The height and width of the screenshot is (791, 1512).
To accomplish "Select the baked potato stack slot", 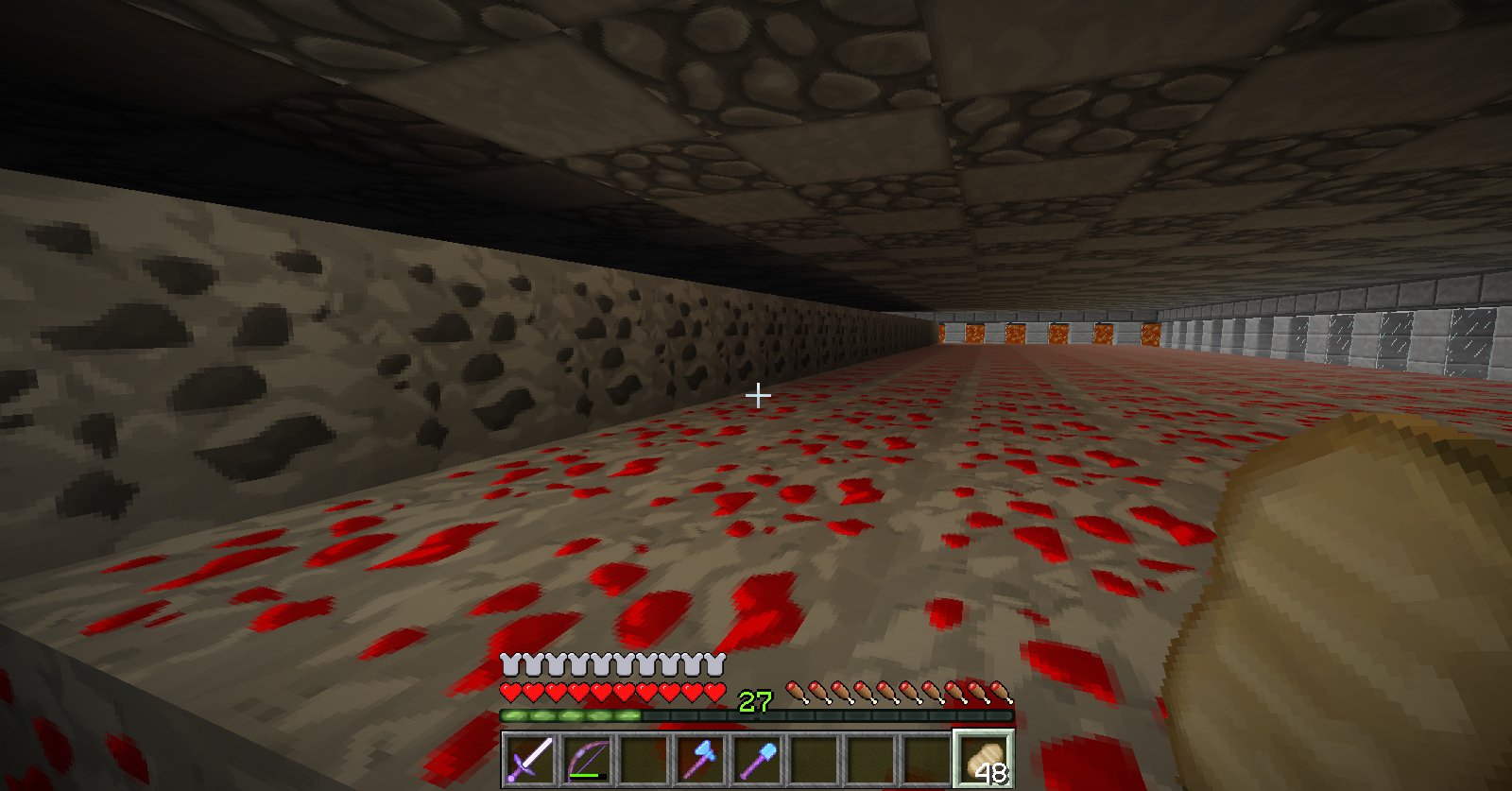I will [x=984, y=759].
